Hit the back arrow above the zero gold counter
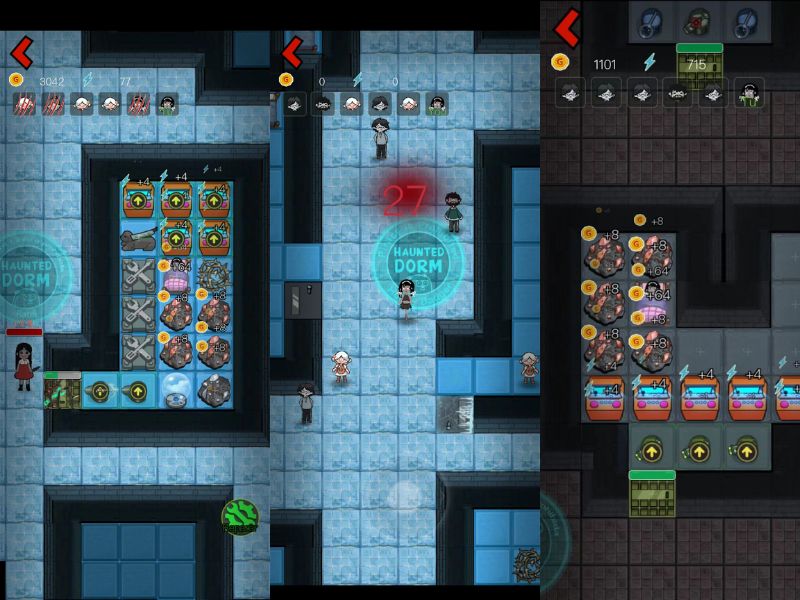 click(292, 51)
